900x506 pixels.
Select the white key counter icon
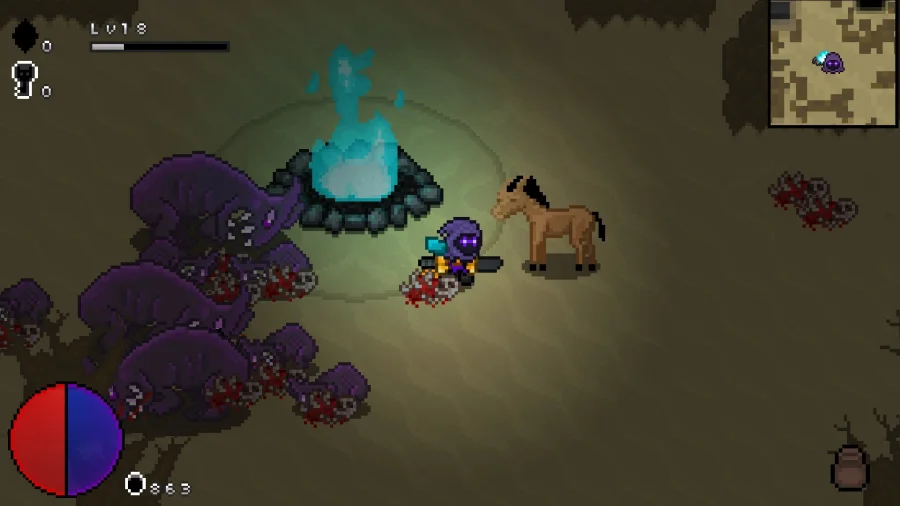coord(24,80)
